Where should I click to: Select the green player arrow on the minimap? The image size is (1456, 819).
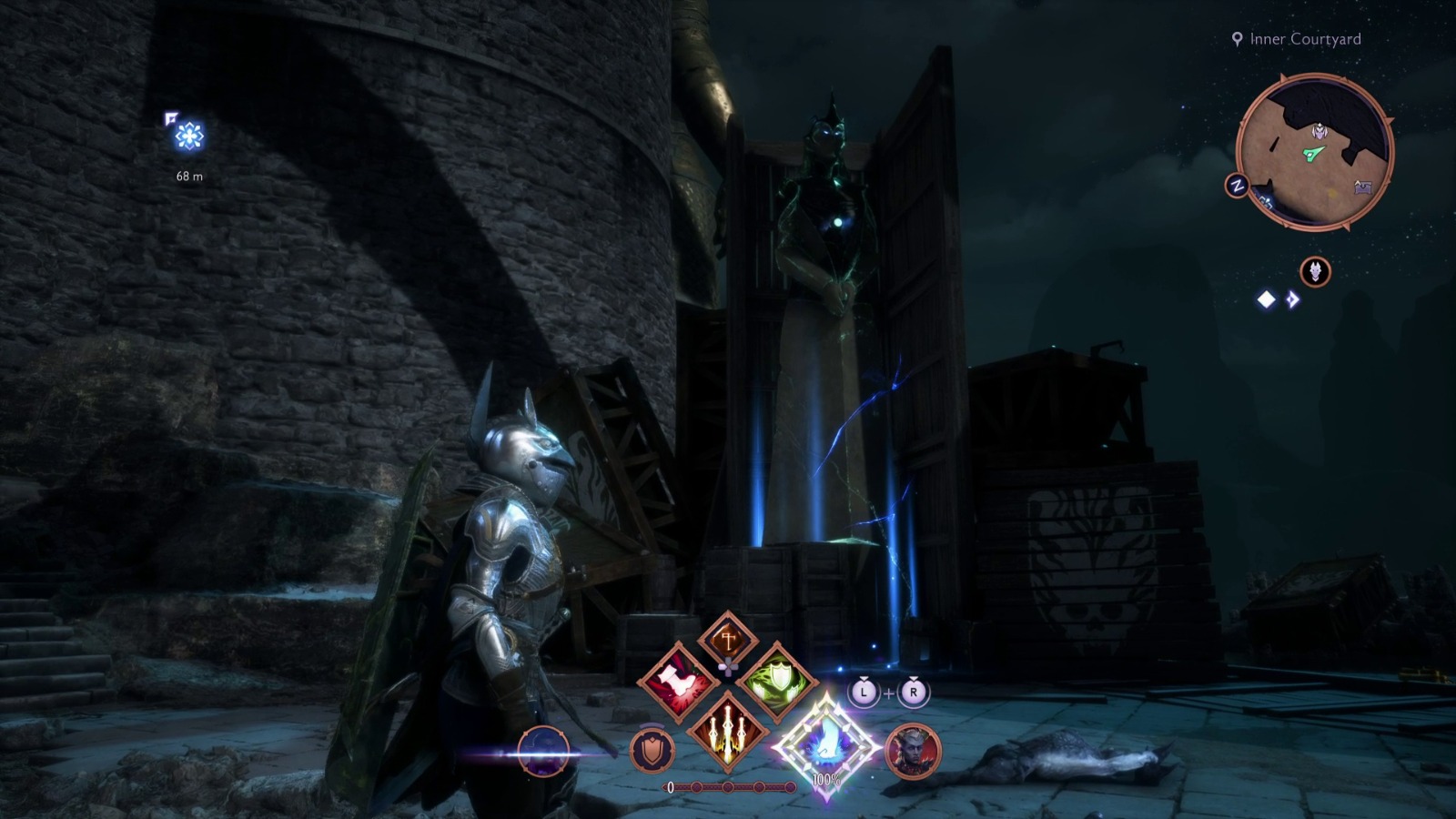coord(1313,152)
